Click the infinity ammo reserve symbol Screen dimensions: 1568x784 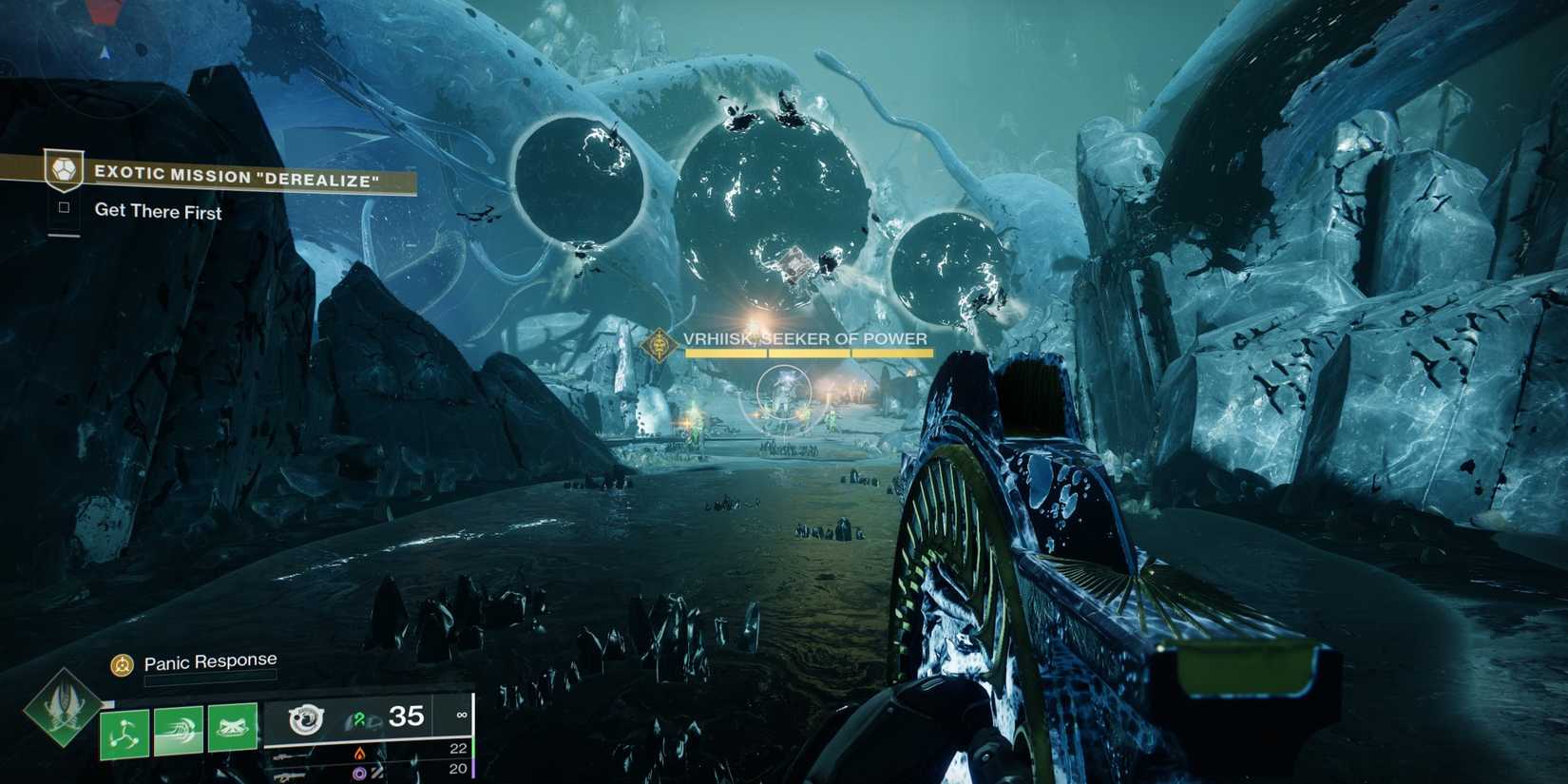[463, 715]
